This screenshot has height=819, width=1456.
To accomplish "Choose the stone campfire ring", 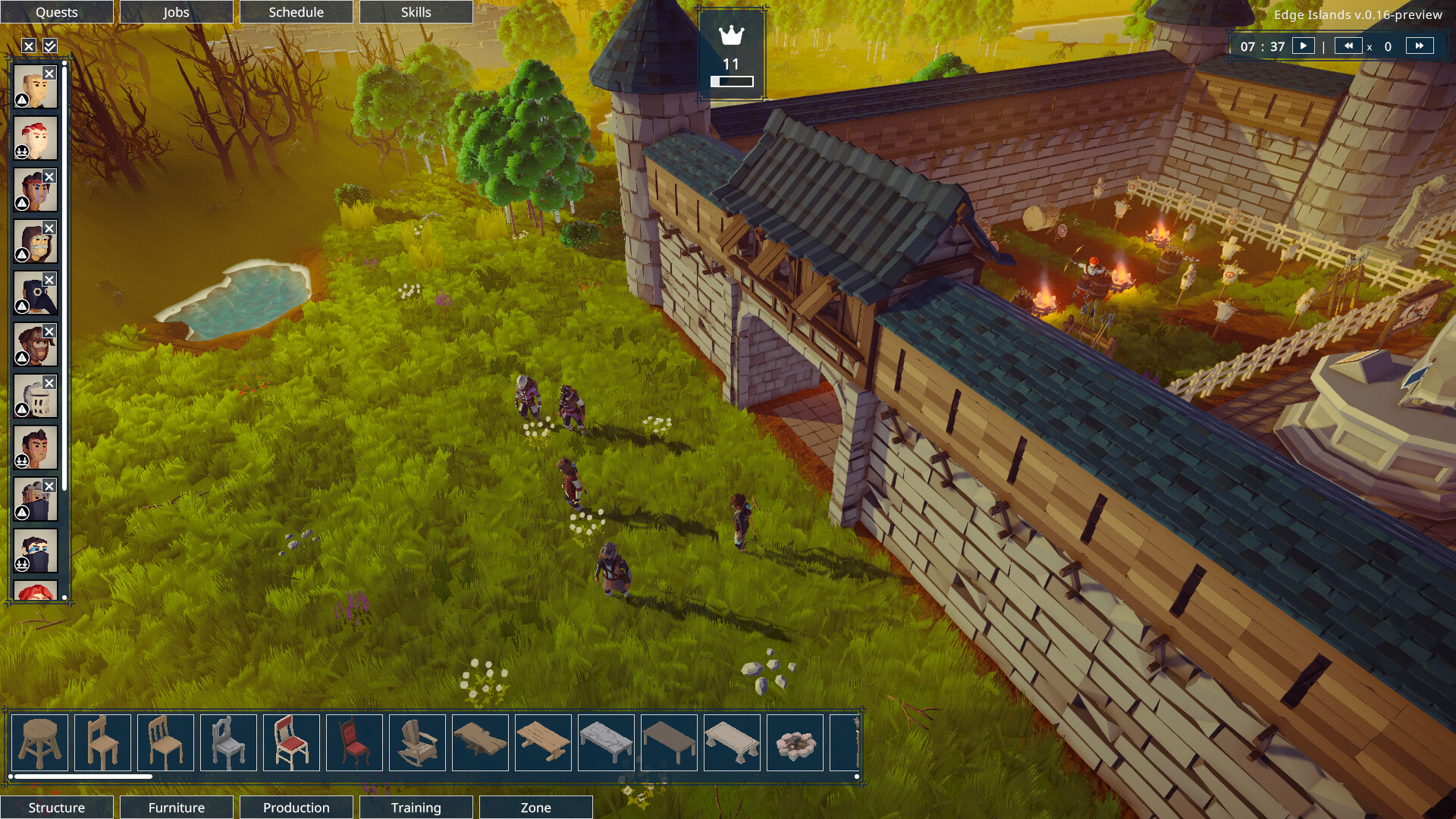I will click(x=795, y=742).
